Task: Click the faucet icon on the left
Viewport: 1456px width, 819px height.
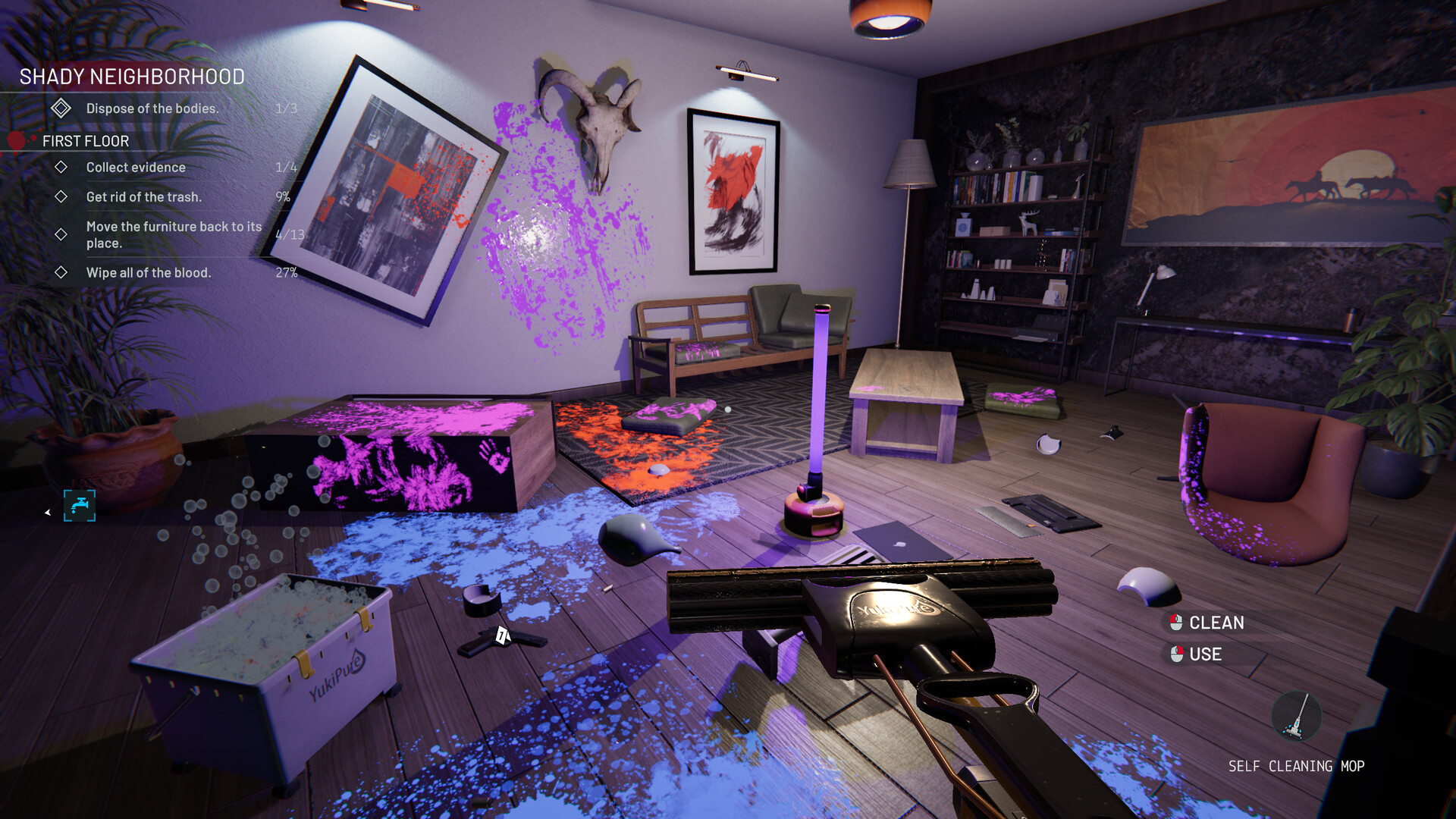Action: point(78,506)
